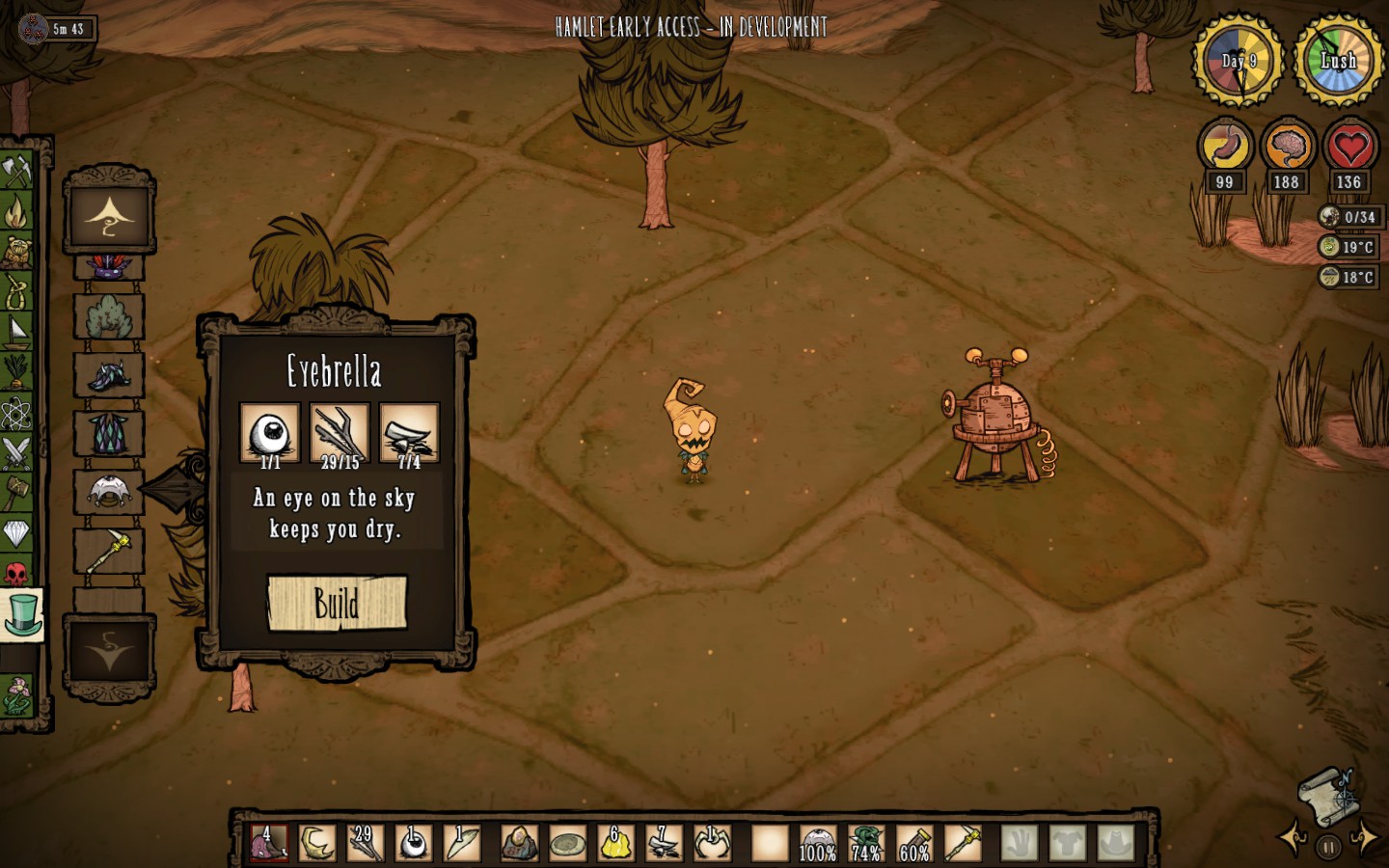1389x868 pixels.
Task: Switch to the Dress tab with green top hat
Action: point(20,614)
